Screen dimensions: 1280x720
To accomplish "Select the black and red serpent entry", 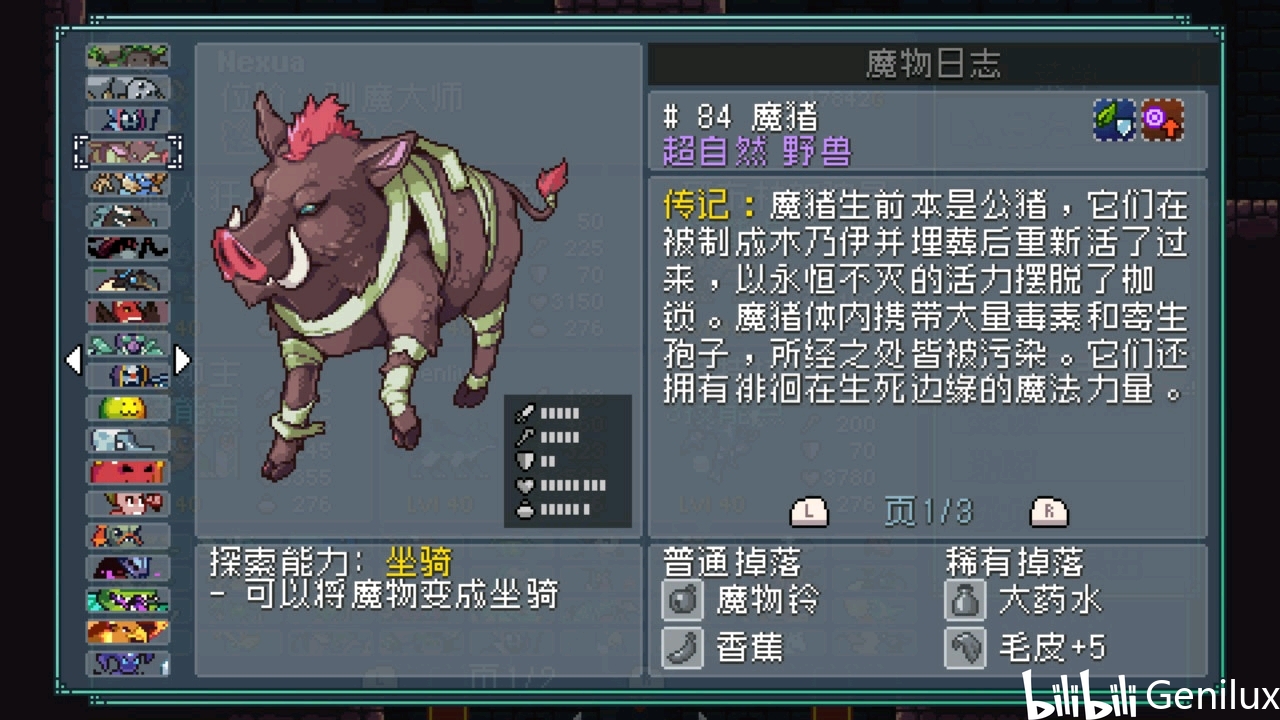I will tap(128, 247).
